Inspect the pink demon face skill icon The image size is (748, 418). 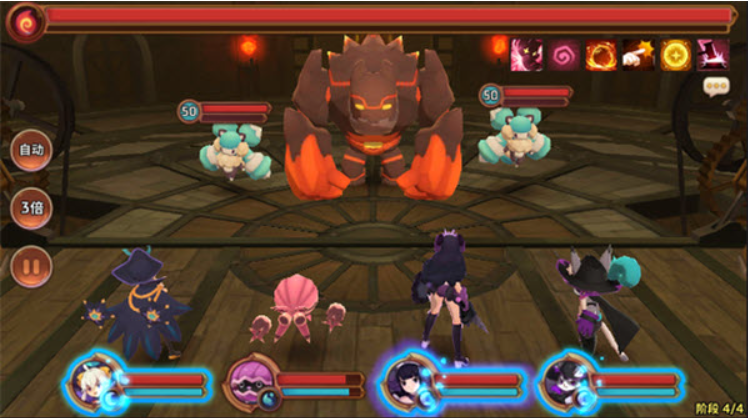(x=527, y=55)
